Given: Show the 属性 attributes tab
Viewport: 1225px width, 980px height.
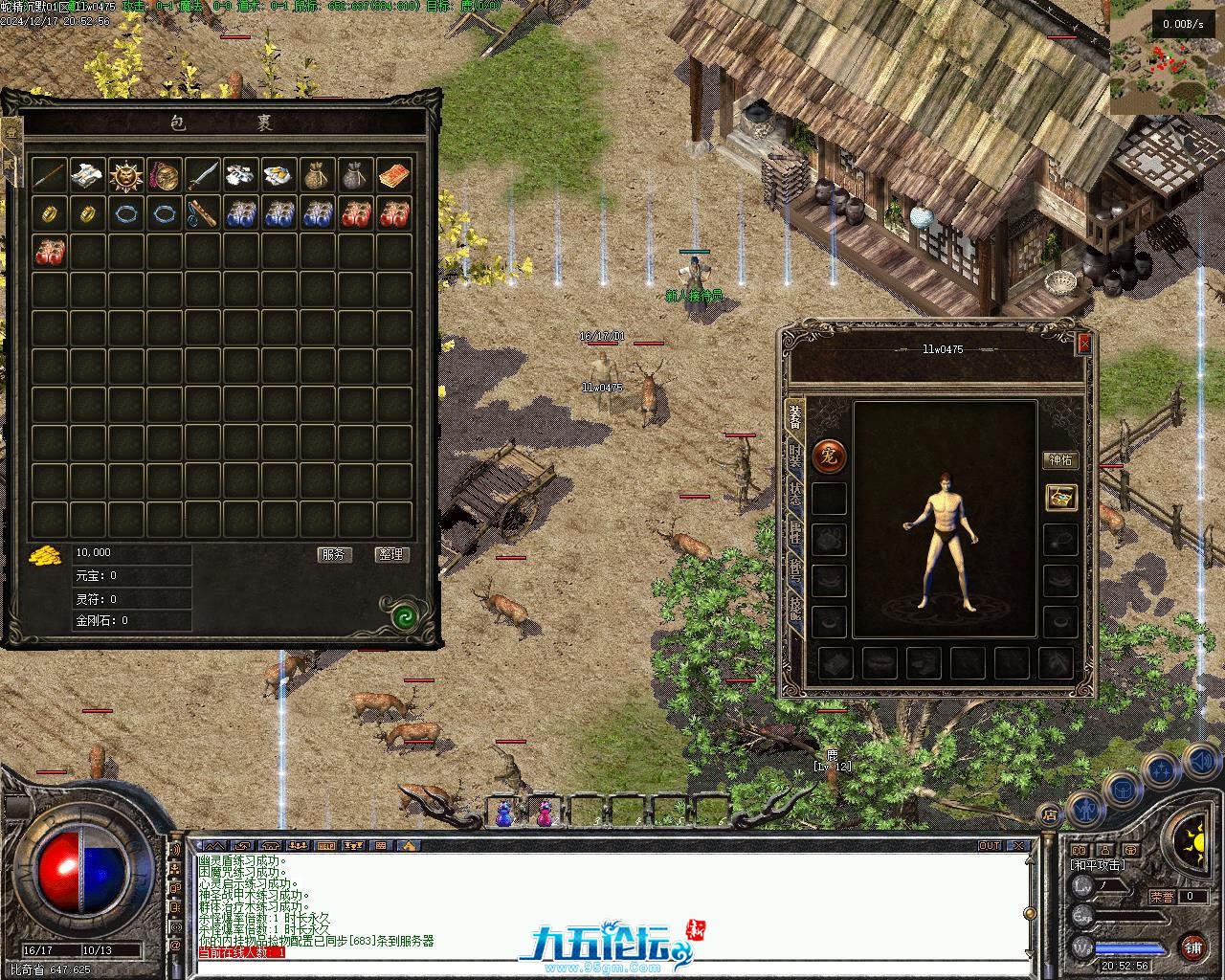Looking at the screenshot, I should [x=795, y=534].
